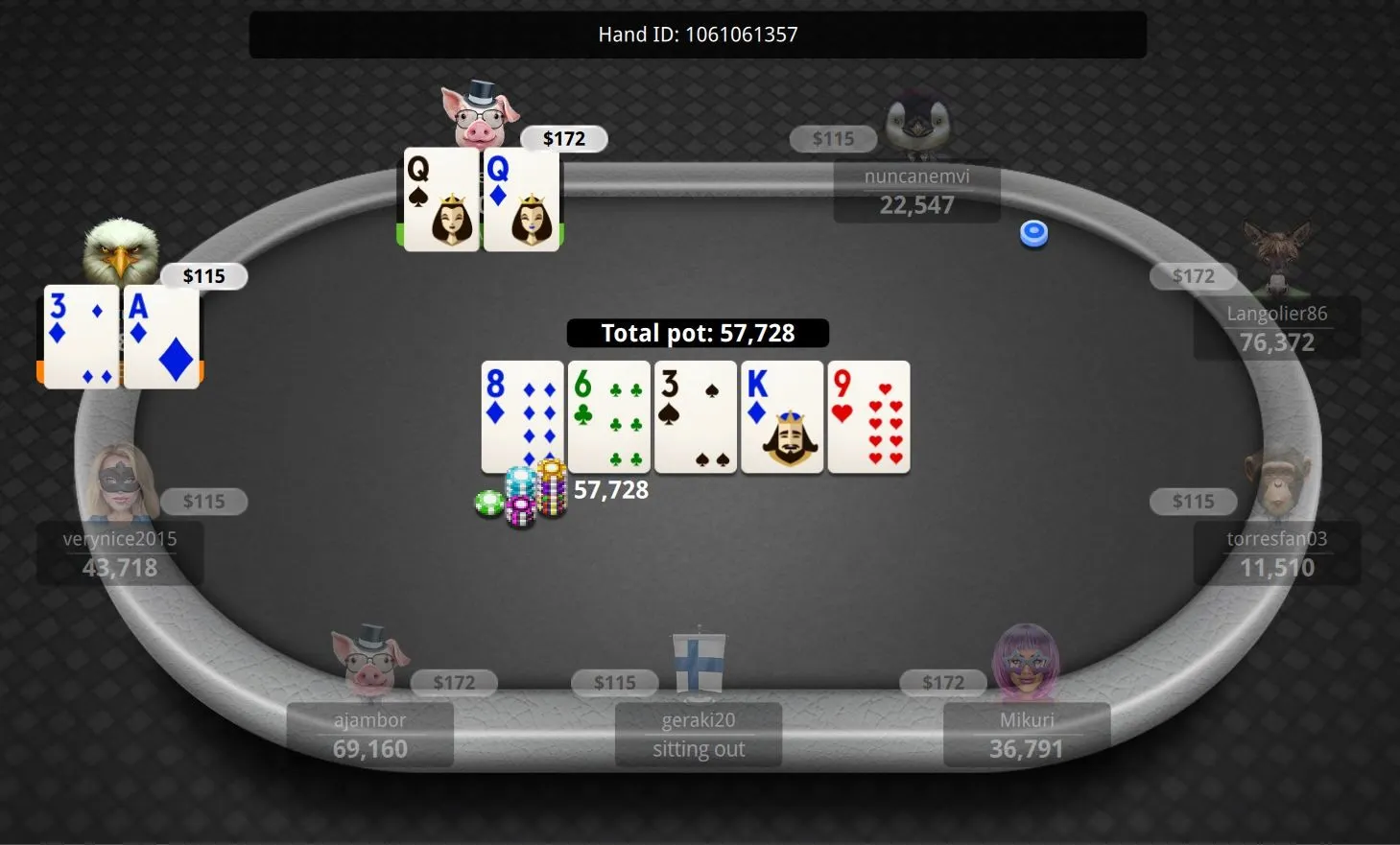Select verynice2015's player seat
Screen dimensions: 1400x845
click(x=120, y=553)
